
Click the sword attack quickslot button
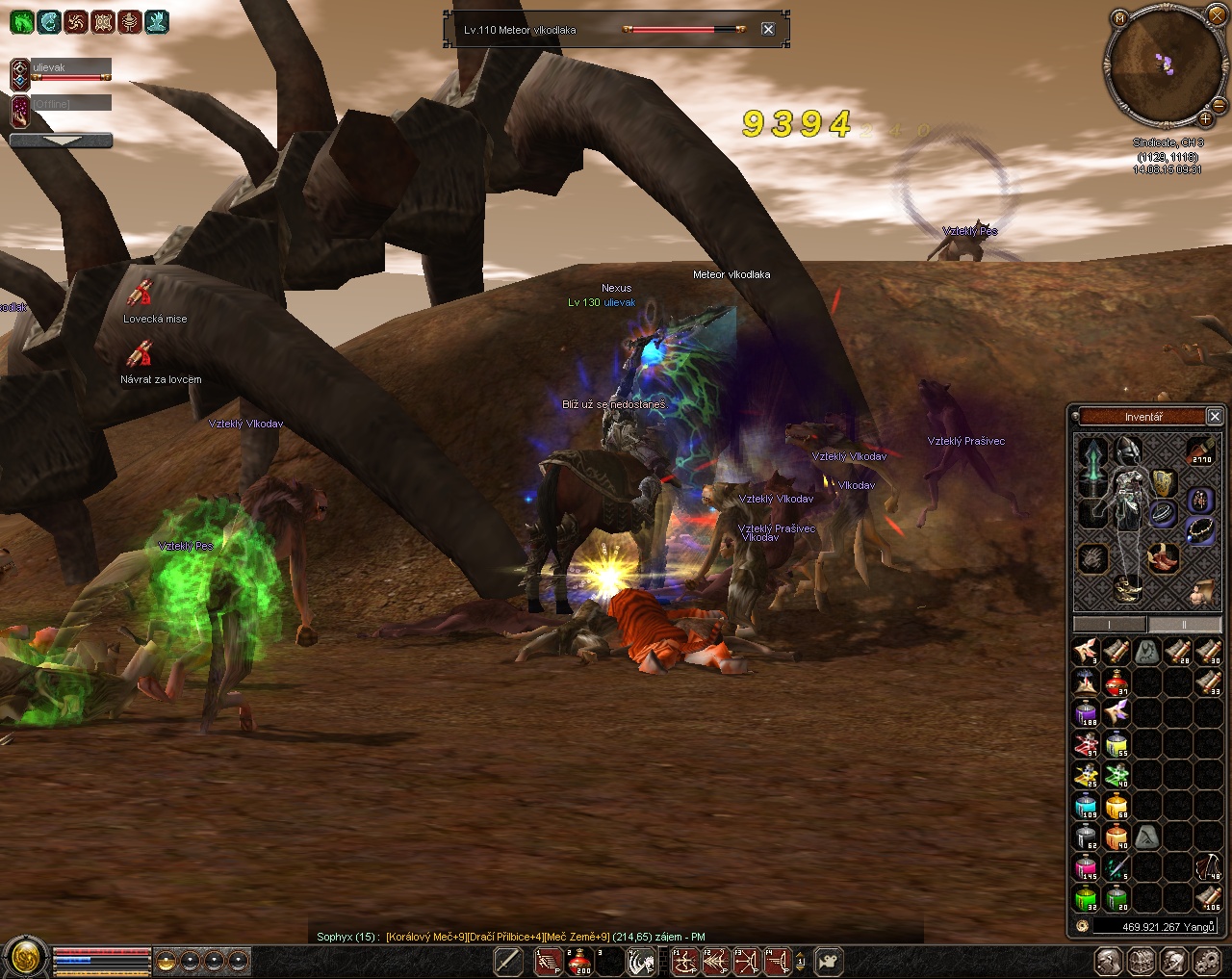(x=508, y=961)
